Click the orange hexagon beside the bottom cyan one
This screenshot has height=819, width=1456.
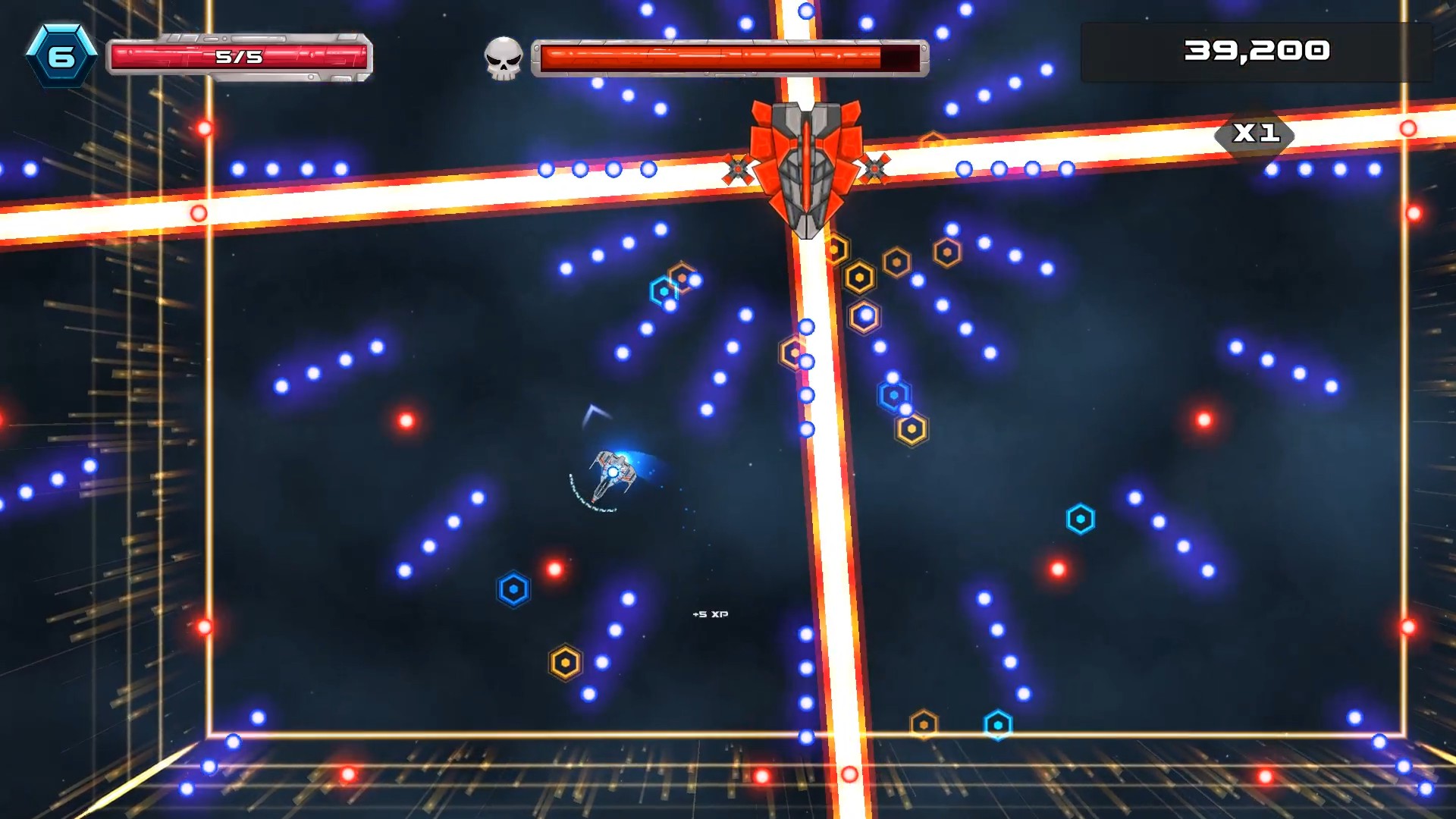tap(922, 723)
